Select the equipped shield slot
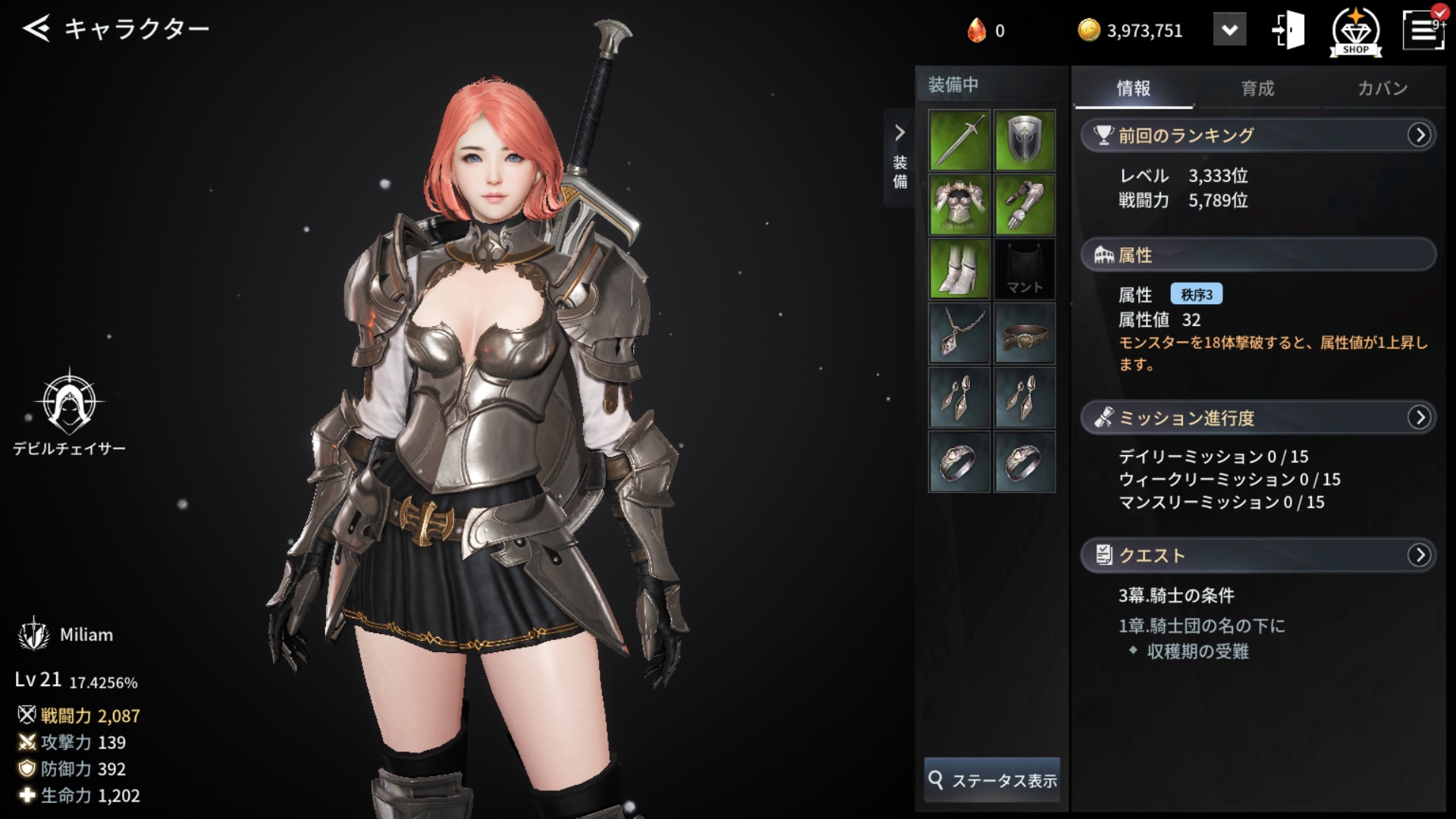1456x819 pixels. pyautogui.click(x=1025, y=140)
